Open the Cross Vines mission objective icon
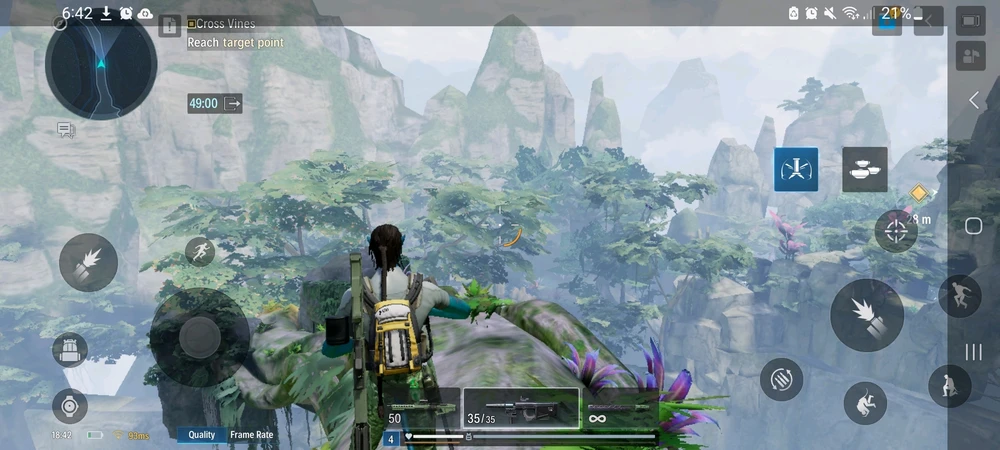The height and width of the screenshot is (450, 1000). [x=192, y=23]
